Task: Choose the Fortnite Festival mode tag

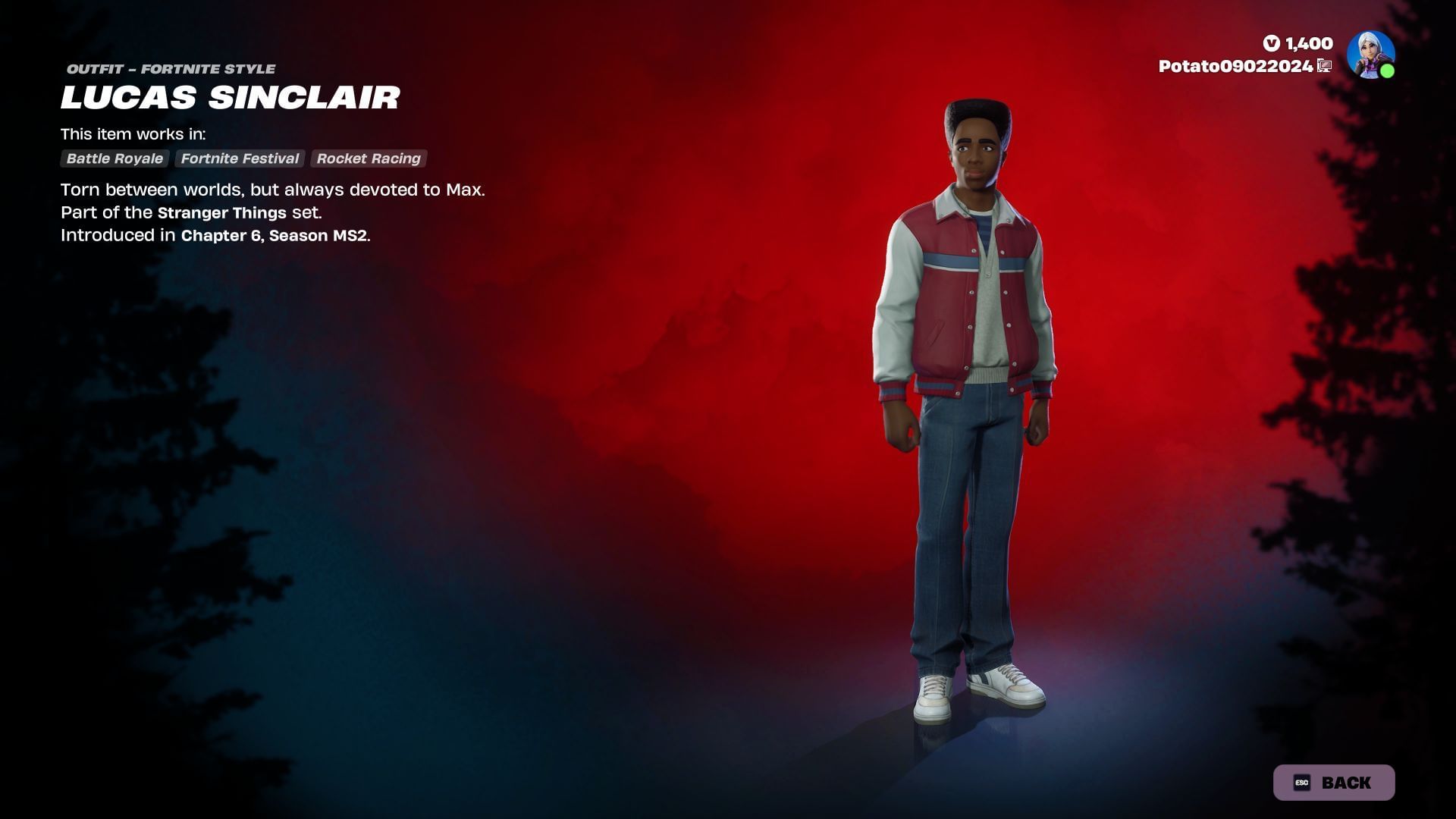Action: point(240,158)
